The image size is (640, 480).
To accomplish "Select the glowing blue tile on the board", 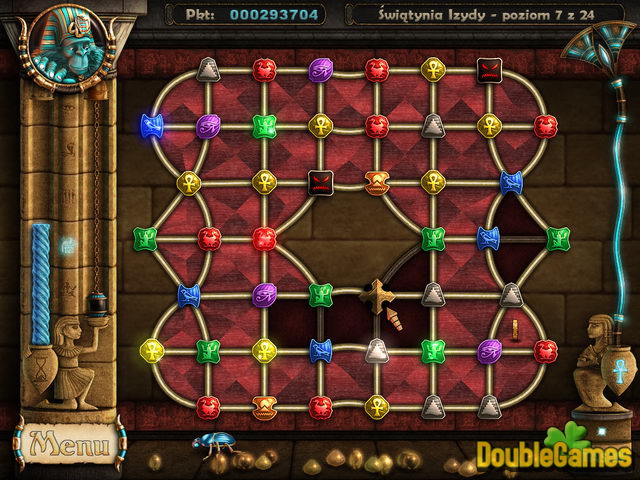I will coord(152,125).
